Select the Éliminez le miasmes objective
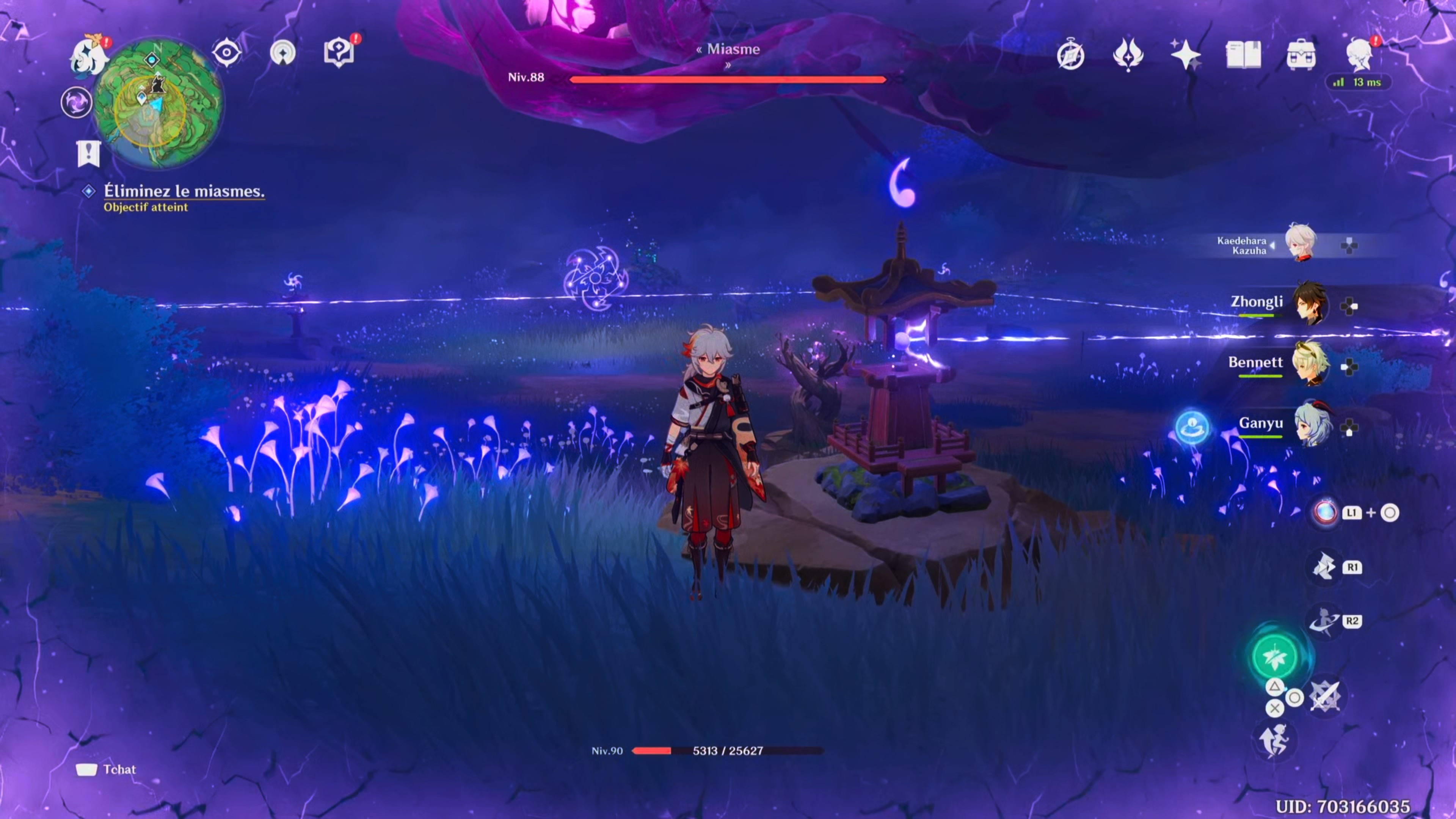1456x819 pixels. click(184, 191)
